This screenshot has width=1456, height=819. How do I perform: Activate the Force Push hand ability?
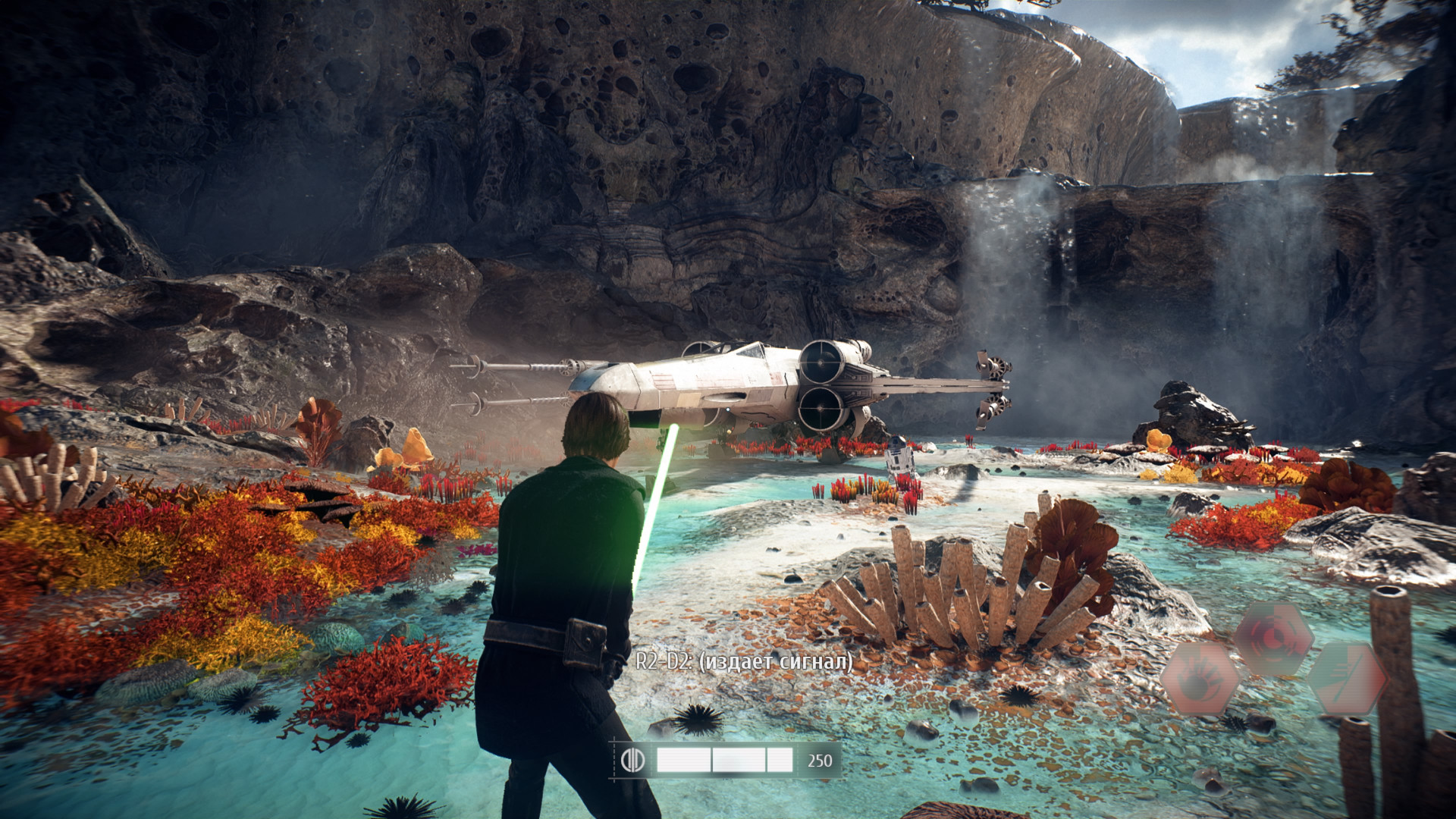[x=1199, y=677]
